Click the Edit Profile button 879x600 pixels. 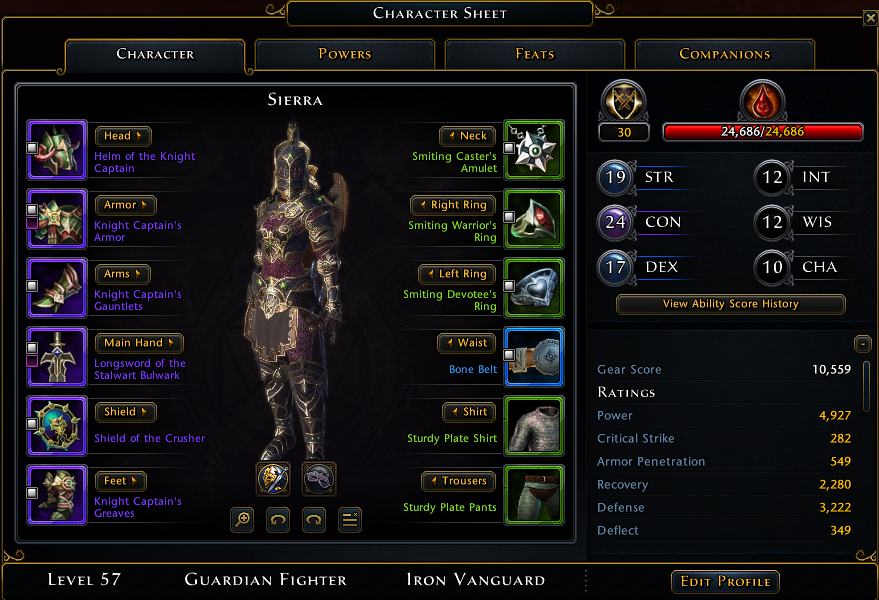(x=725, y=582)
